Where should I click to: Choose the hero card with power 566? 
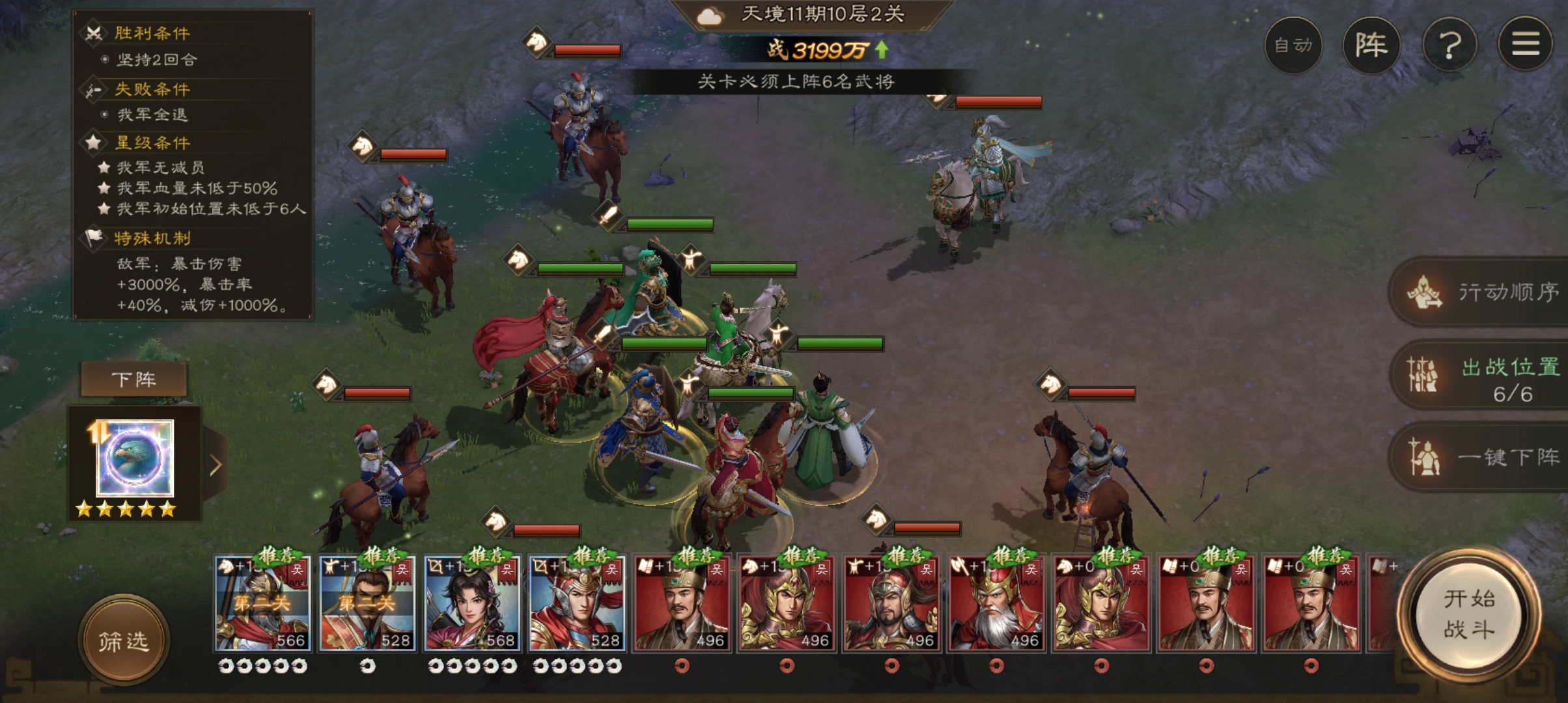coord(262,603)
